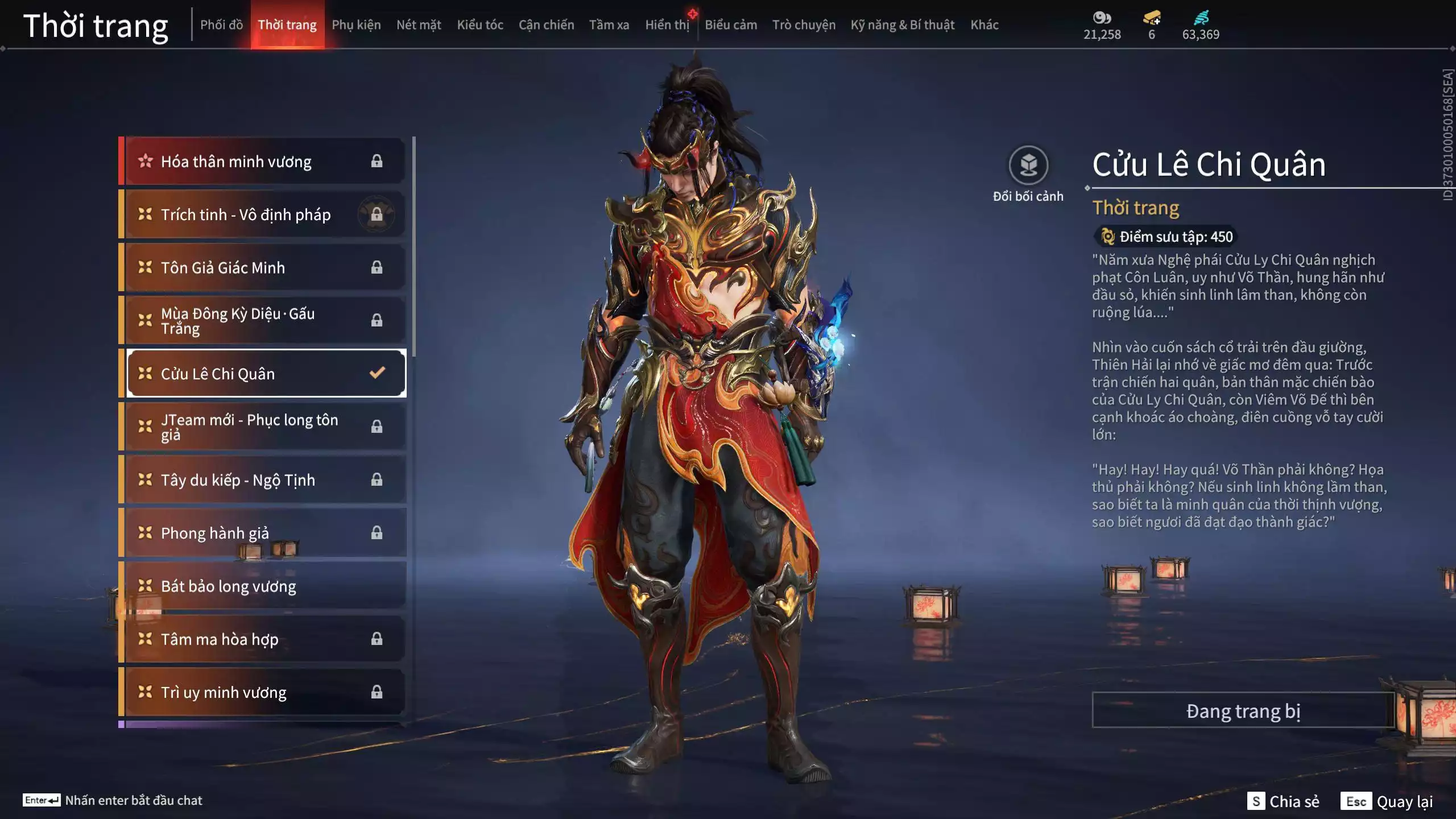Image resolution: width=1456 pixels, height=819 pixels.
Task: Click the lock toggle on Phong hành giả
Action: point(376,533)
